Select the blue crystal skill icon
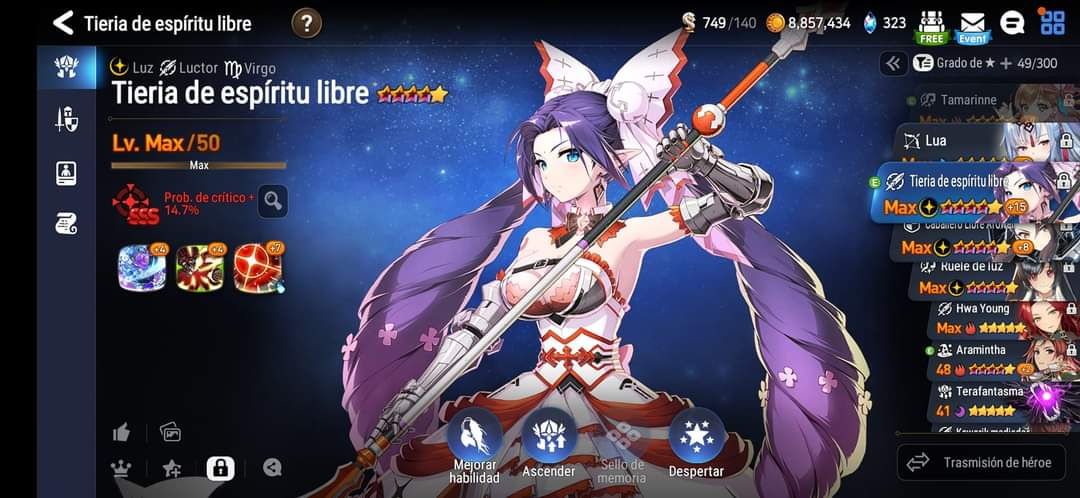Image resolution: width=1080 pixels, height=498 pixels. (141, 268)
